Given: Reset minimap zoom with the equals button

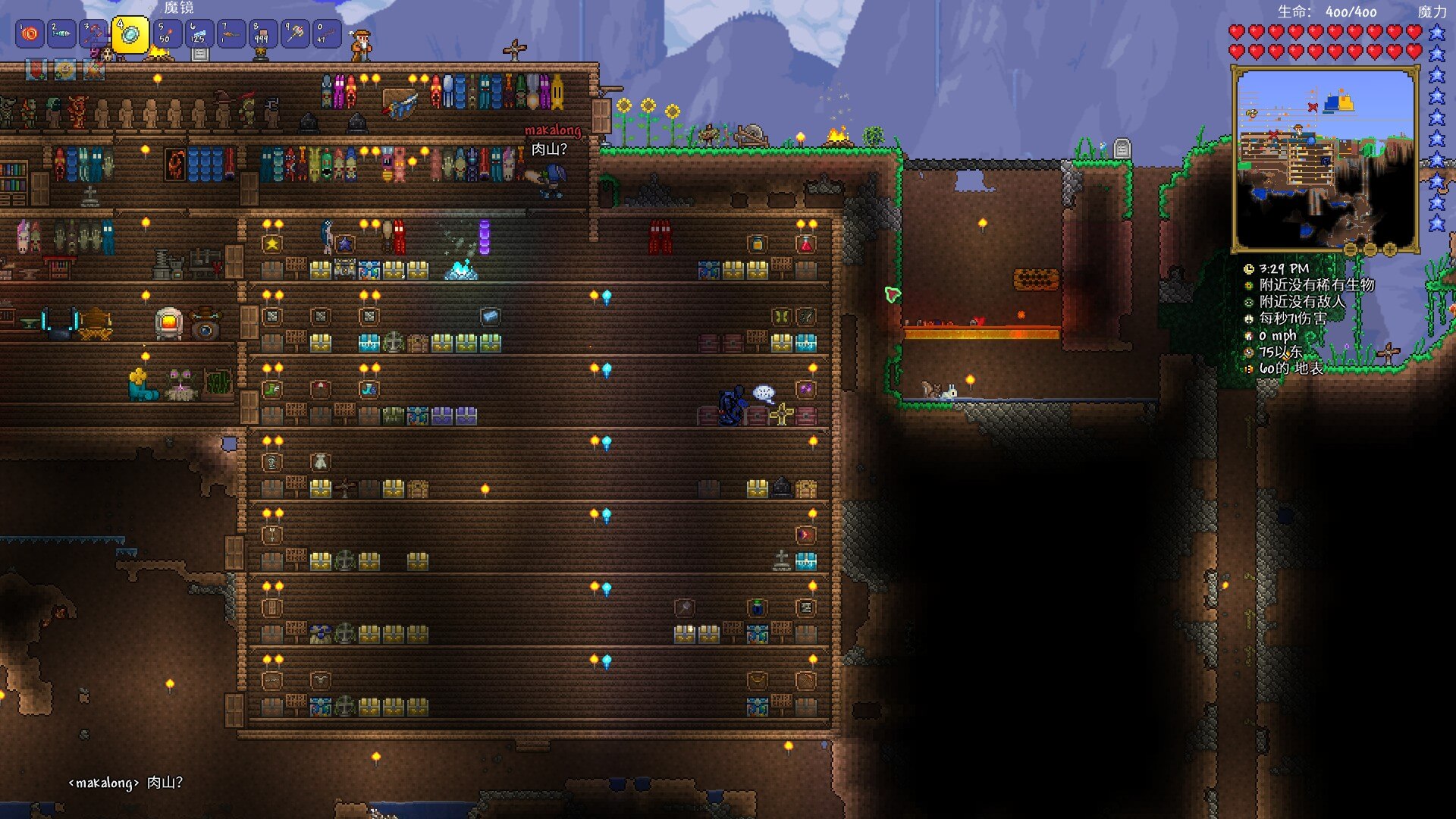Looking at the screenshot, I should pyautogui.click(x=1351, y=249).
